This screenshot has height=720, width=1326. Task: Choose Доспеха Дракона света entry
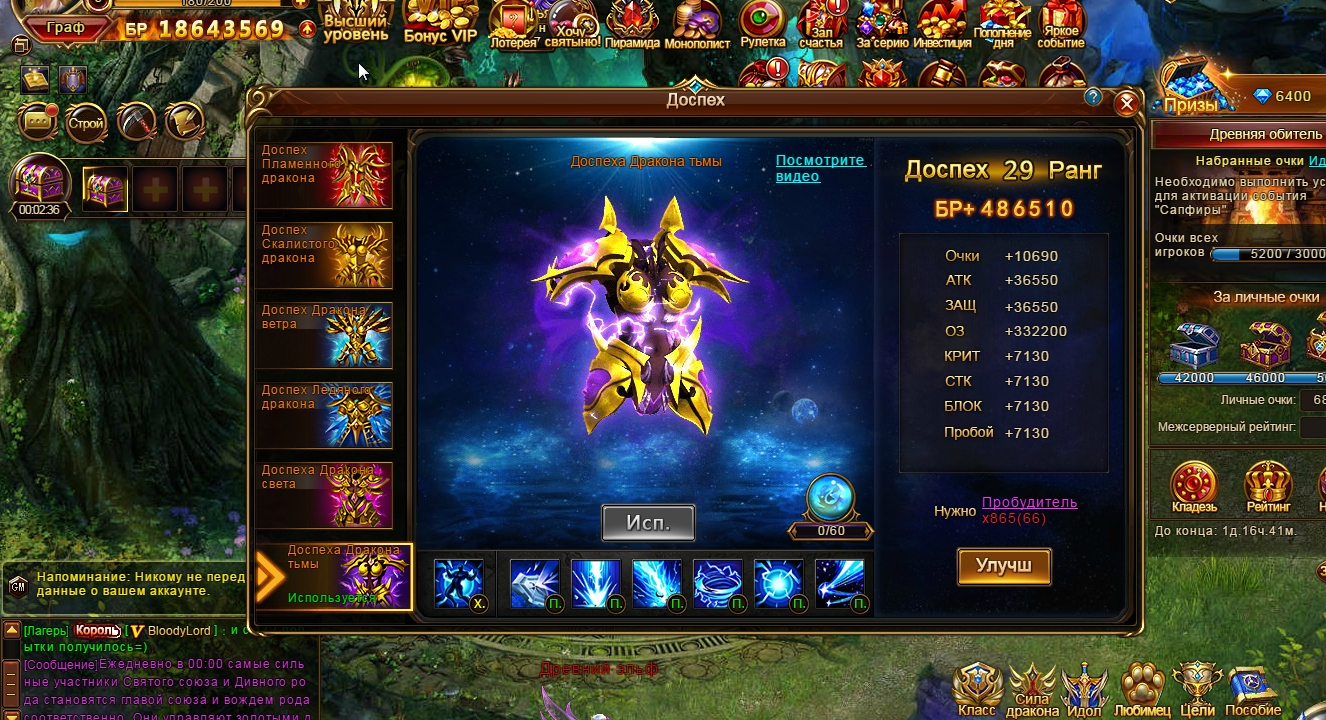click(x=324, y=495)
